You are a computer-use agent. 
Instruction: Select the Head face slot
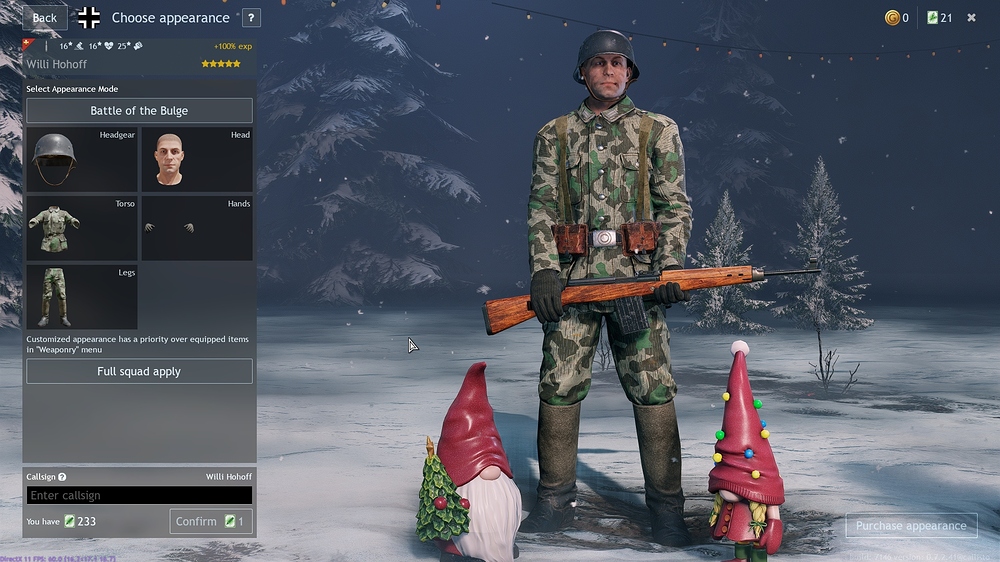[197, 159]
